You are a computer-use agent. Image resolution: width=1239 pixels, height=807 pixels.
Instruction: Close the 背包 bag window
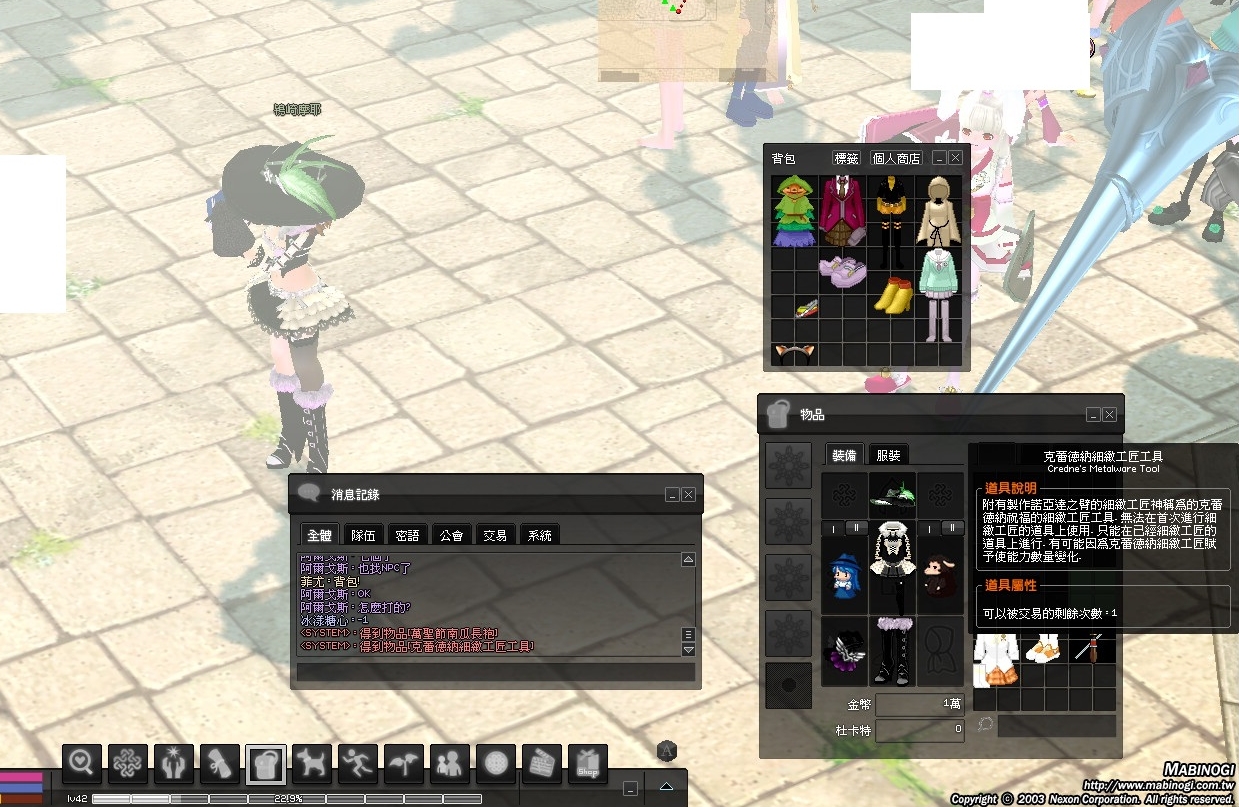(x=955, y=158)
